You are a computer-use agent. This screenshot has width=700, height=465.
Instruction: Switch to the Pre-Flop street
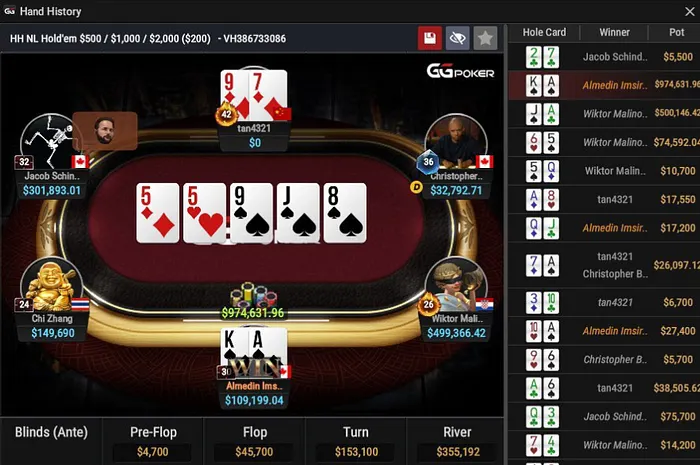pos(153,441)
